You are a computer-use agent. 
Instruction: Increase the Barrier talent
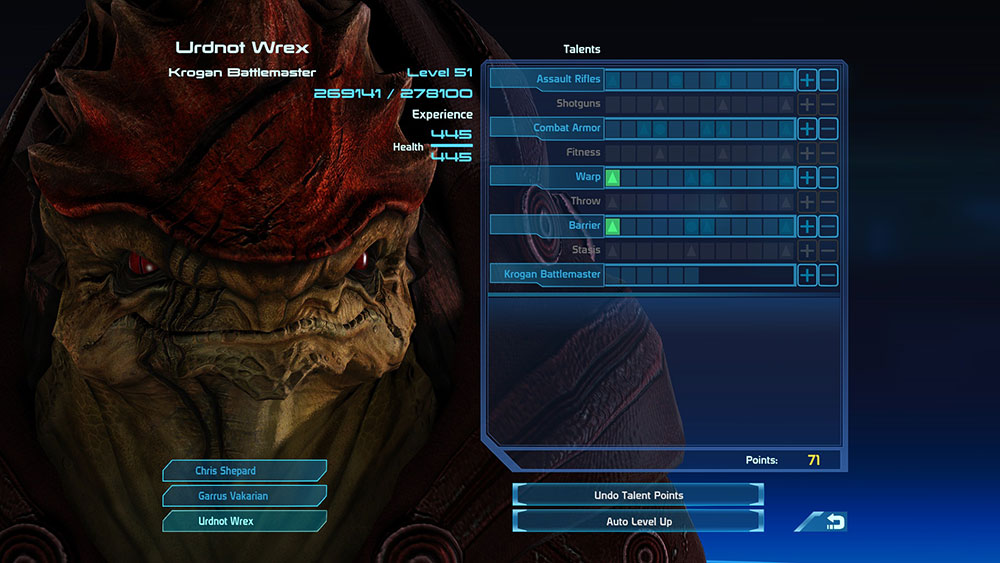(x=807, y=226)
